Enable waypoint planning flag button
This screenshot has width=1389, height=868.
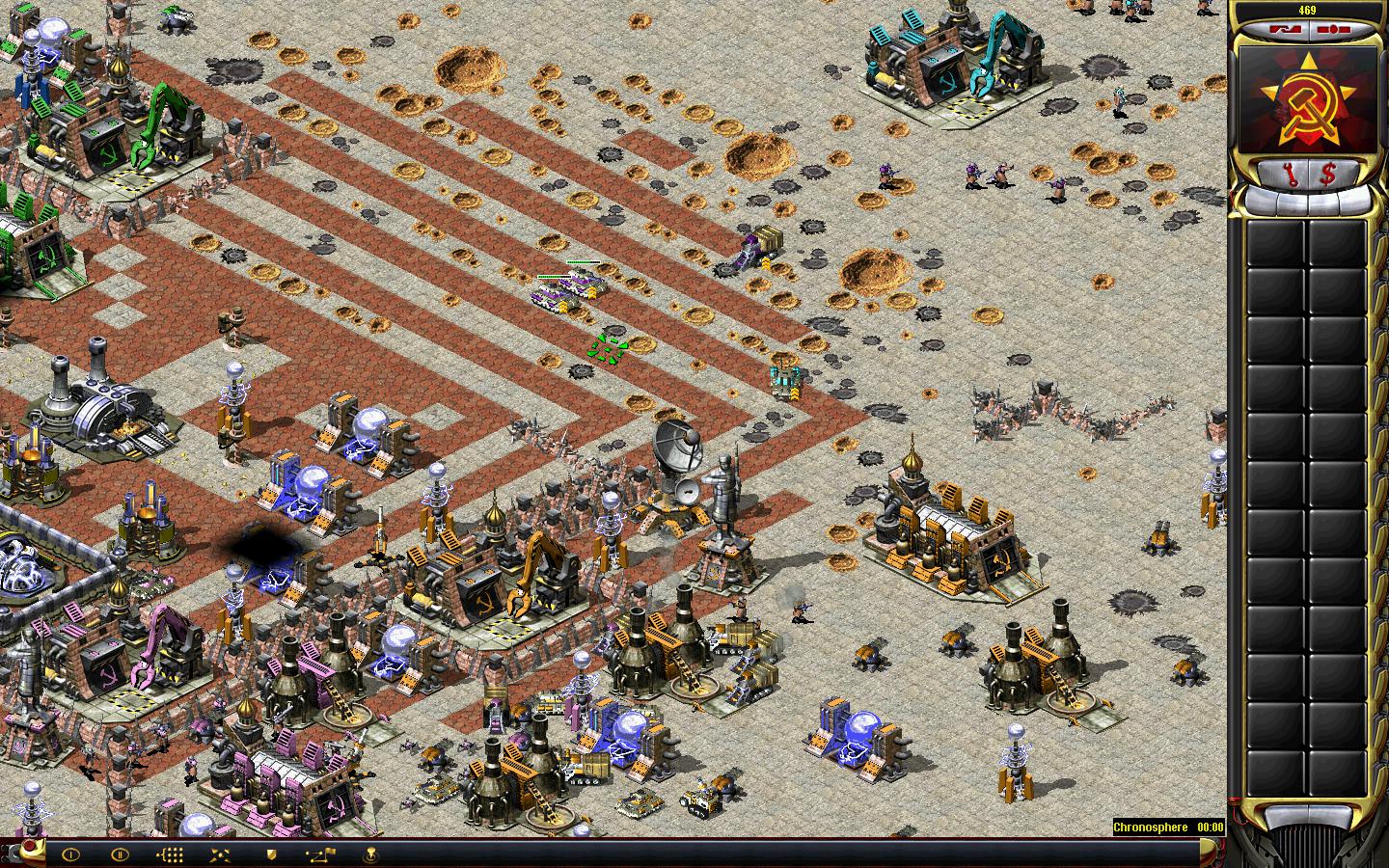[320, 854]
